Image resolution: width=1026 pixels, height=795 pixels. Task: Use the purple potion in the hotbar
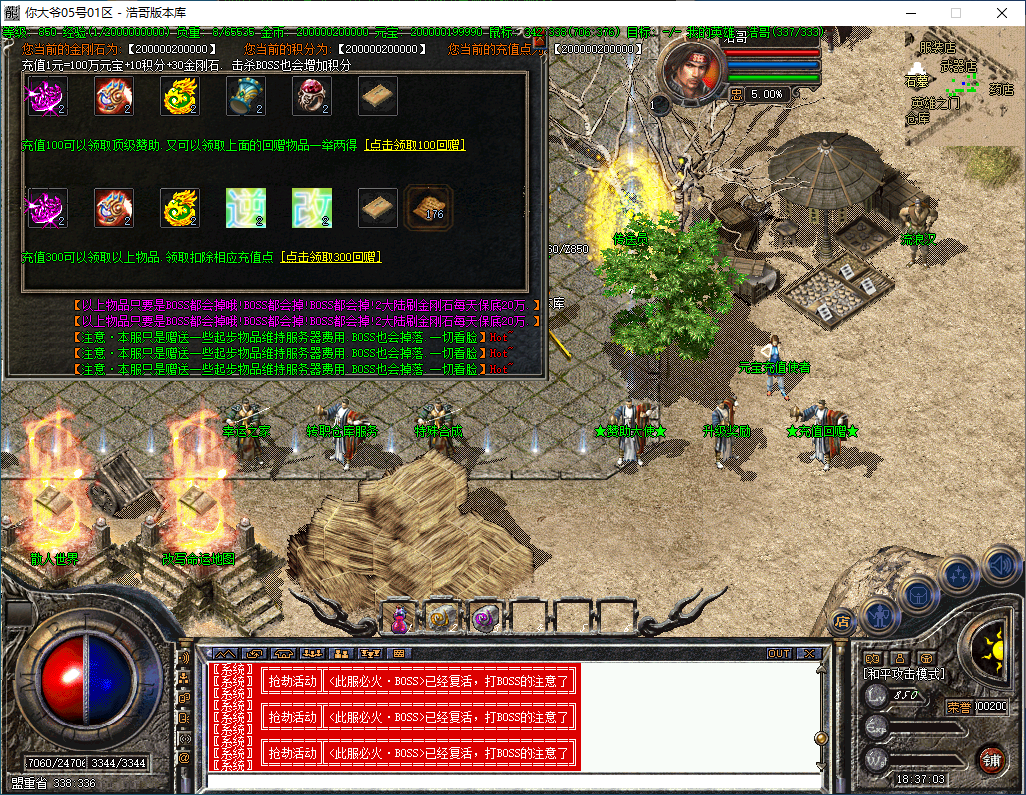click(400, 619)
